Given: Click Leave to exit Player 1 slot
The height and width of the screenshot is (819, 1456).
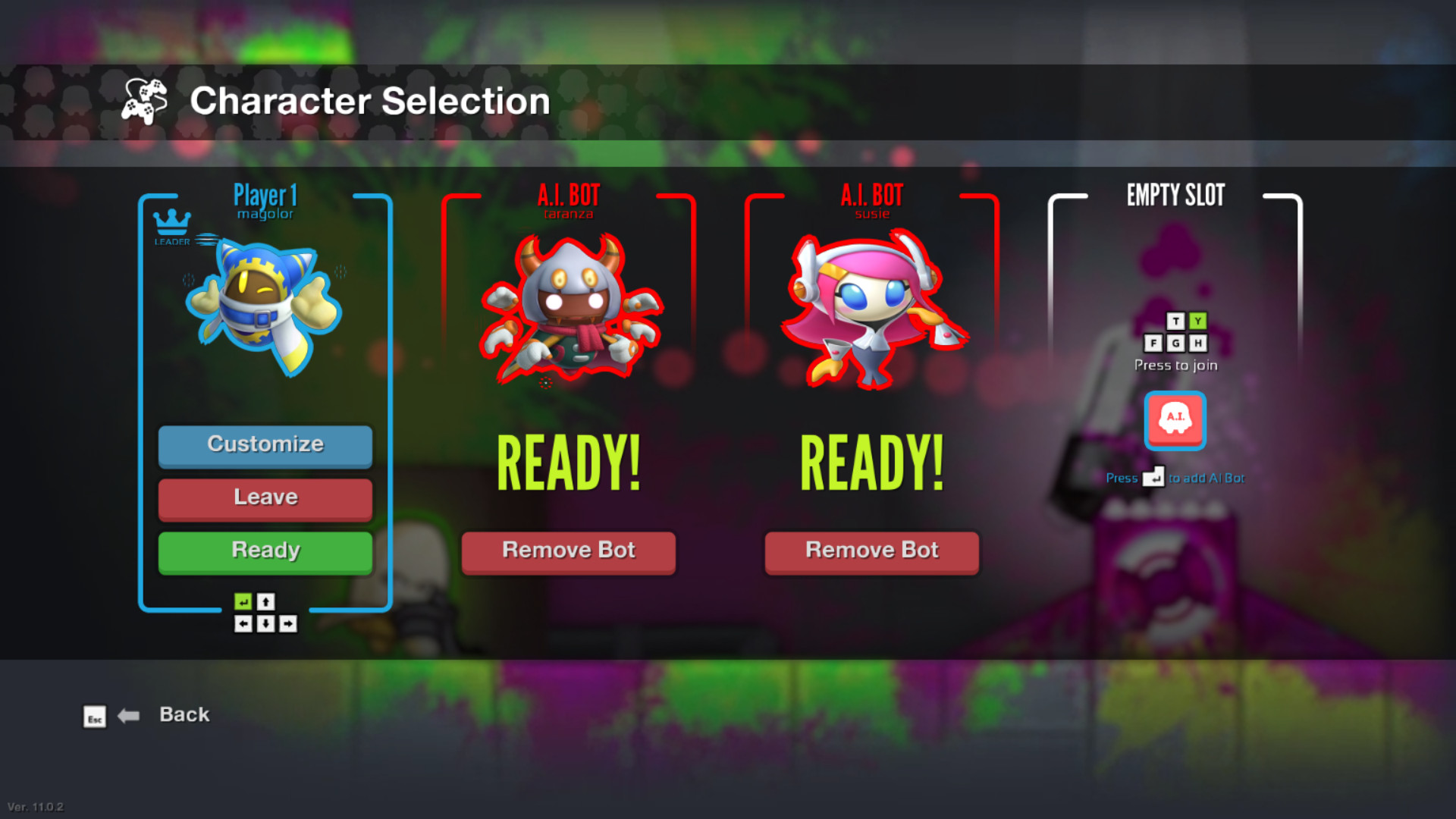Looking at the screenshot, I should point(265,497).
